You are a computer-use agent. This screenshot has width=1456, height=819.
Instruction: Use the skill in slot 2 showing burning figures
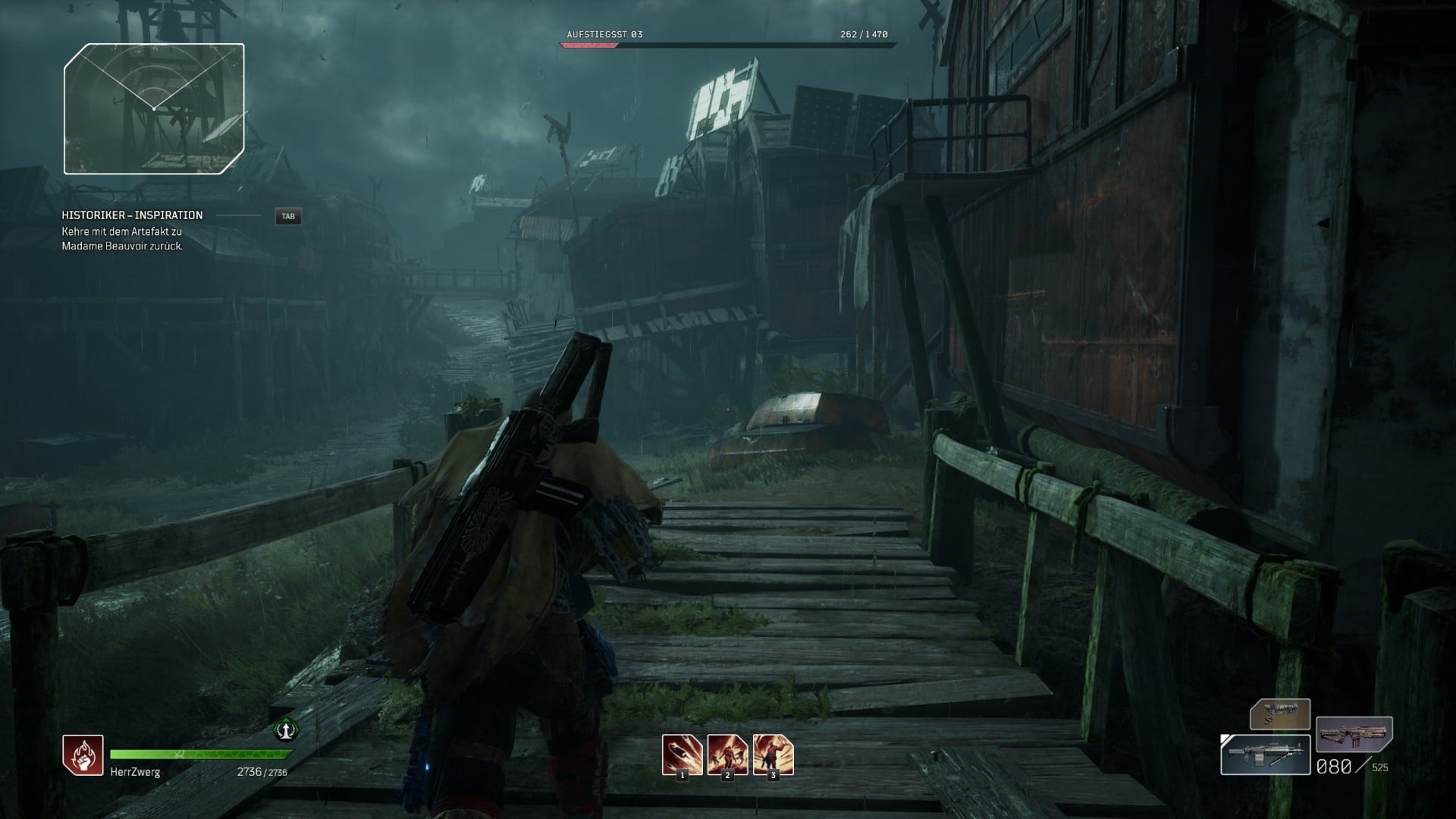point(727,755)
